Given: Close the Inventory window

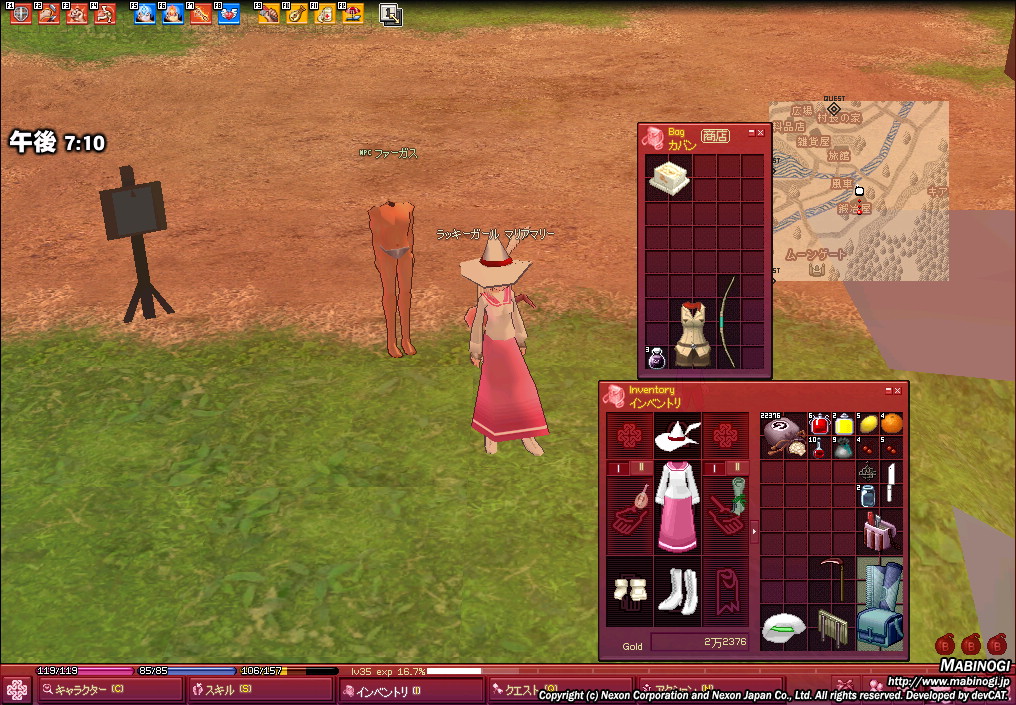Looking at the screenshot, I should point(897,391).
